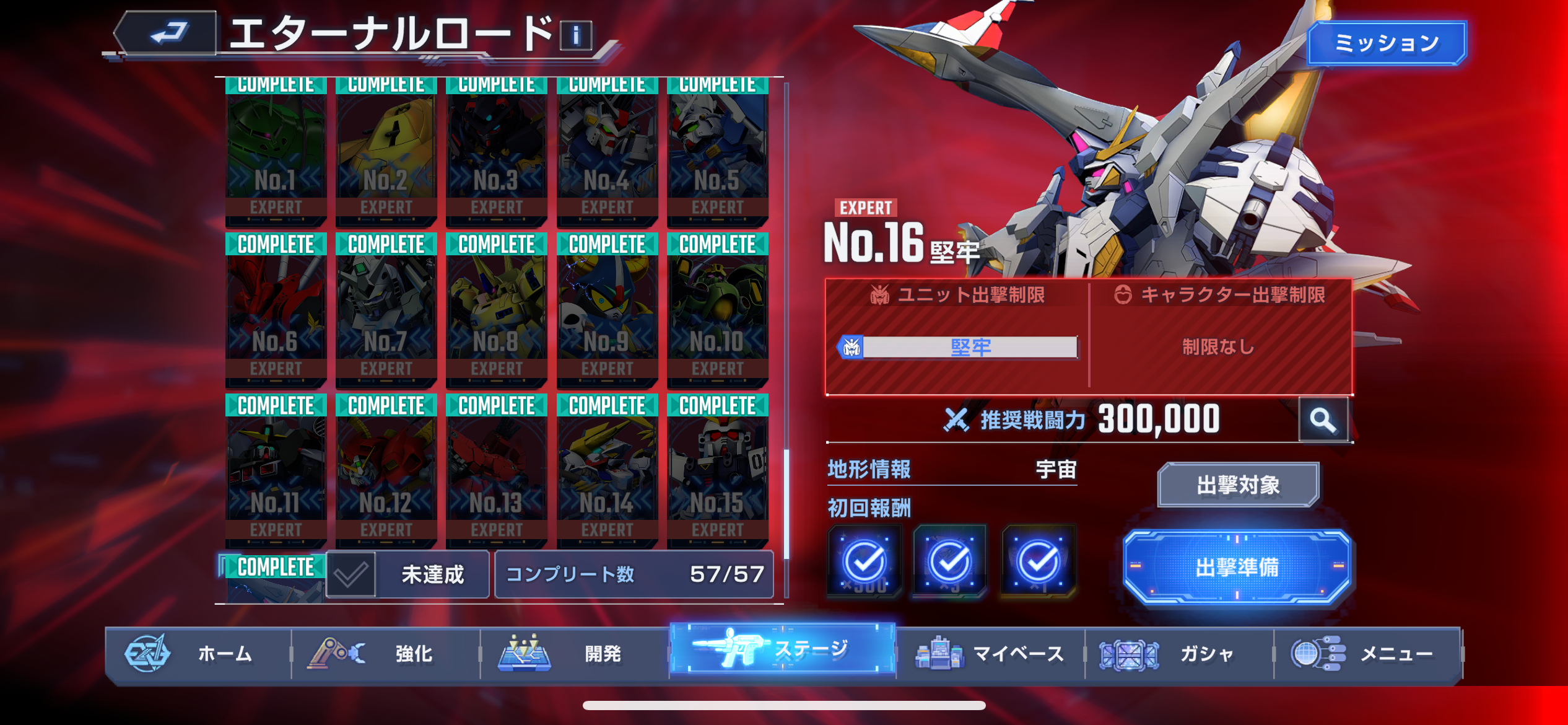This screenshot has height=725, width=1568.
Task: Open the magnifier next to recommended power
Action: 1323,420
